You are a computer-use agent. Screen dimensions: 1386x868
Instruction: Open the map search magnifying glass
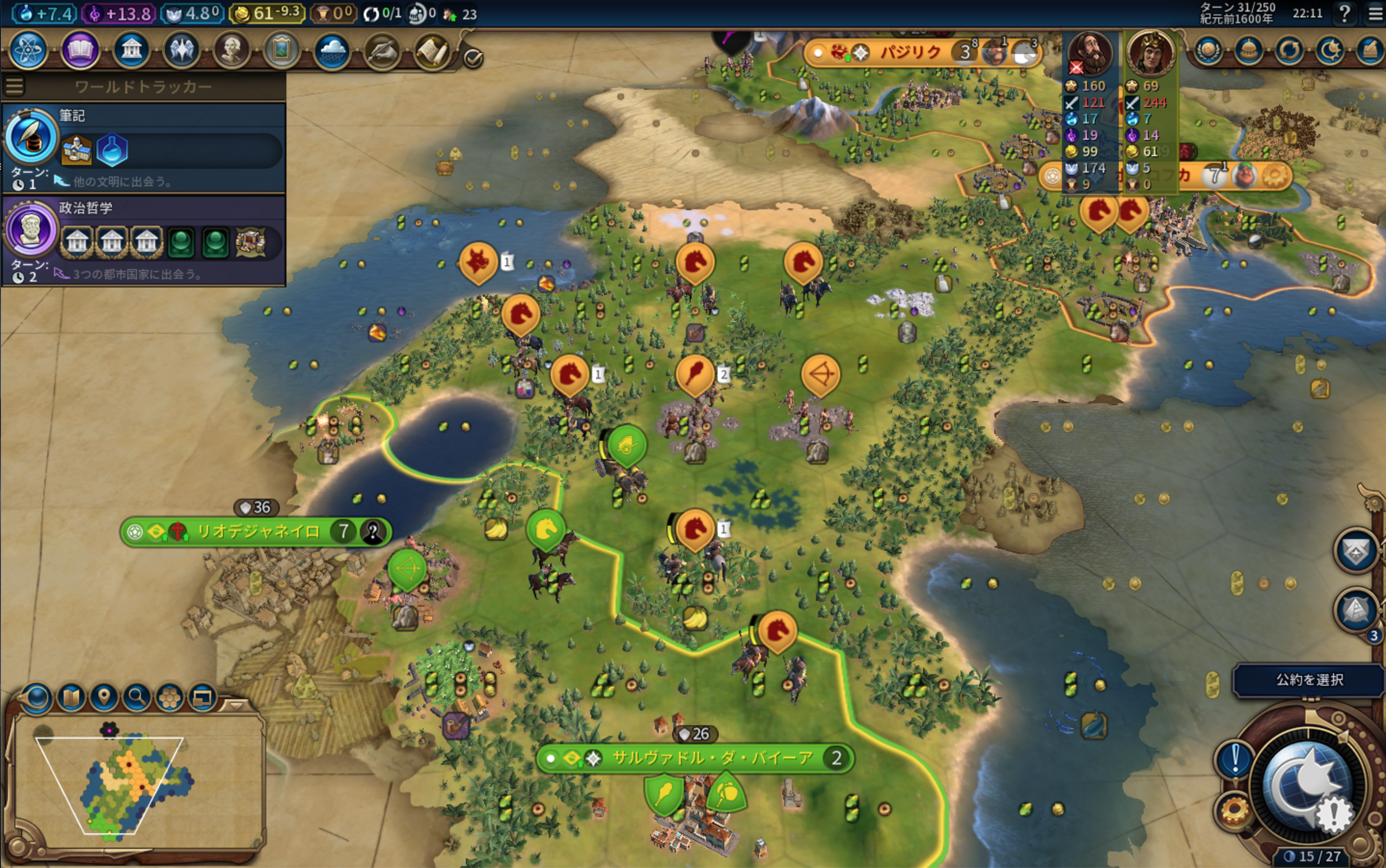136,697
